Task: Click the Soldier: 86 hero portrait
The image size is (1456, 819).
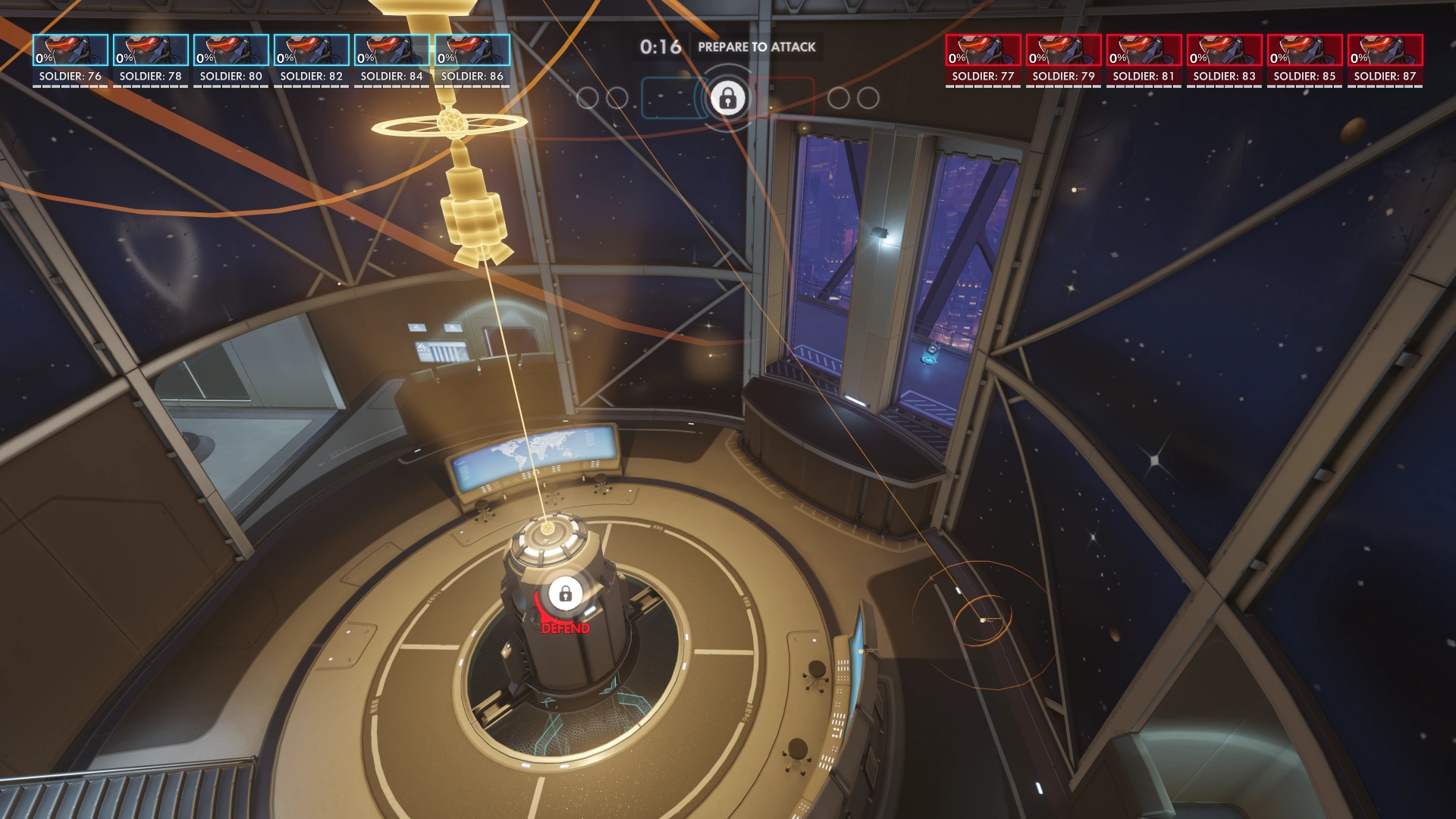Action: [473, 49]
